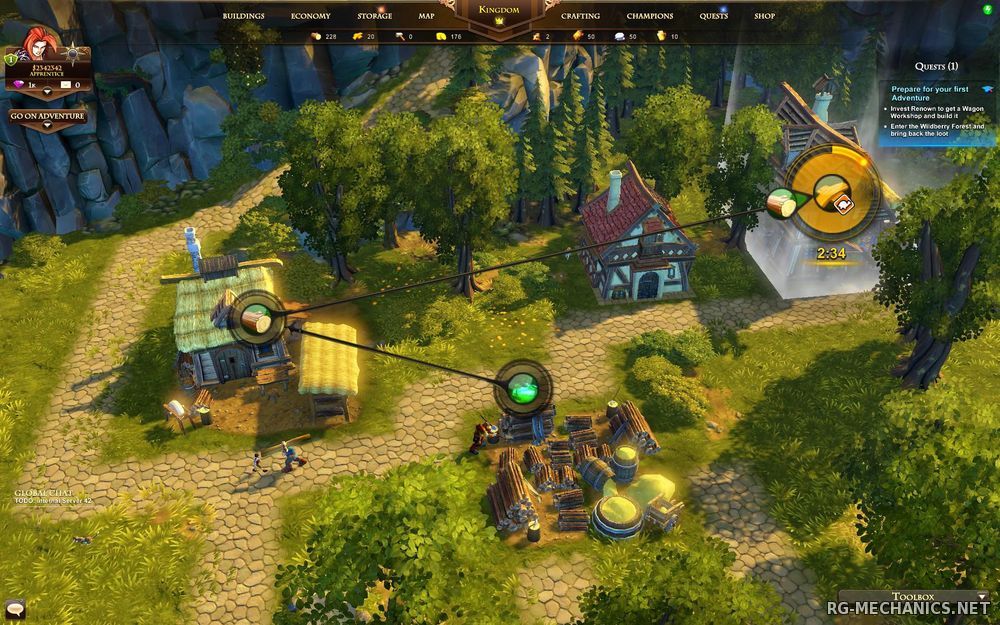Select the wood log icon over thatched hut
Viewport: 1000px width, 625px height.
(260, 318)
